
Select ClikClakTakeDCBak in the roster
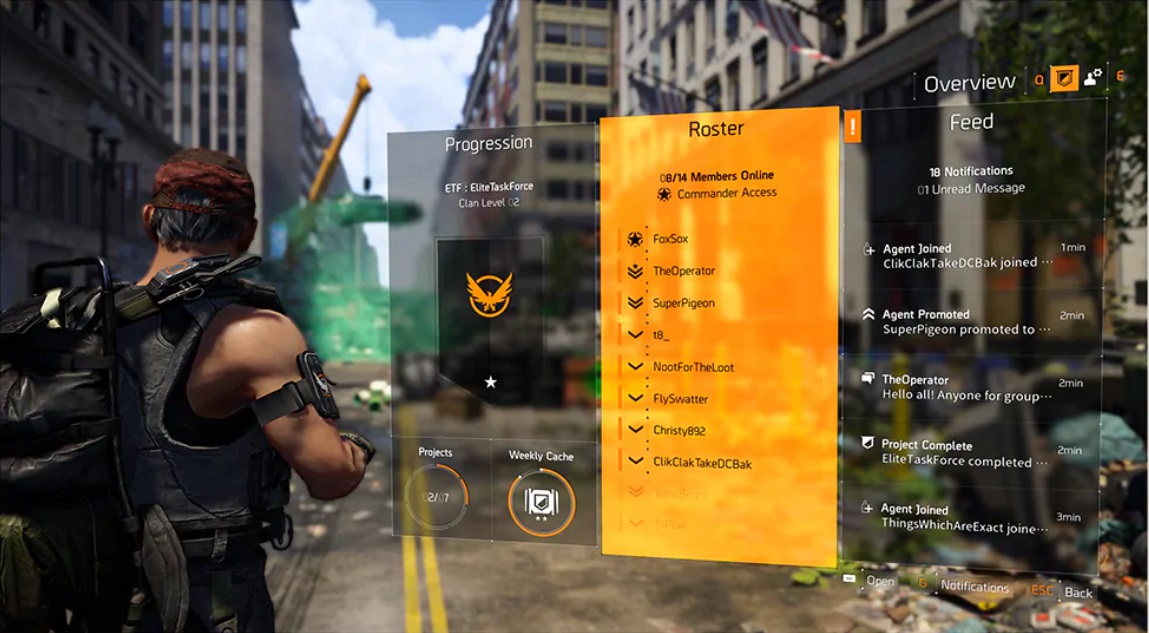click(x=701, y=463)
